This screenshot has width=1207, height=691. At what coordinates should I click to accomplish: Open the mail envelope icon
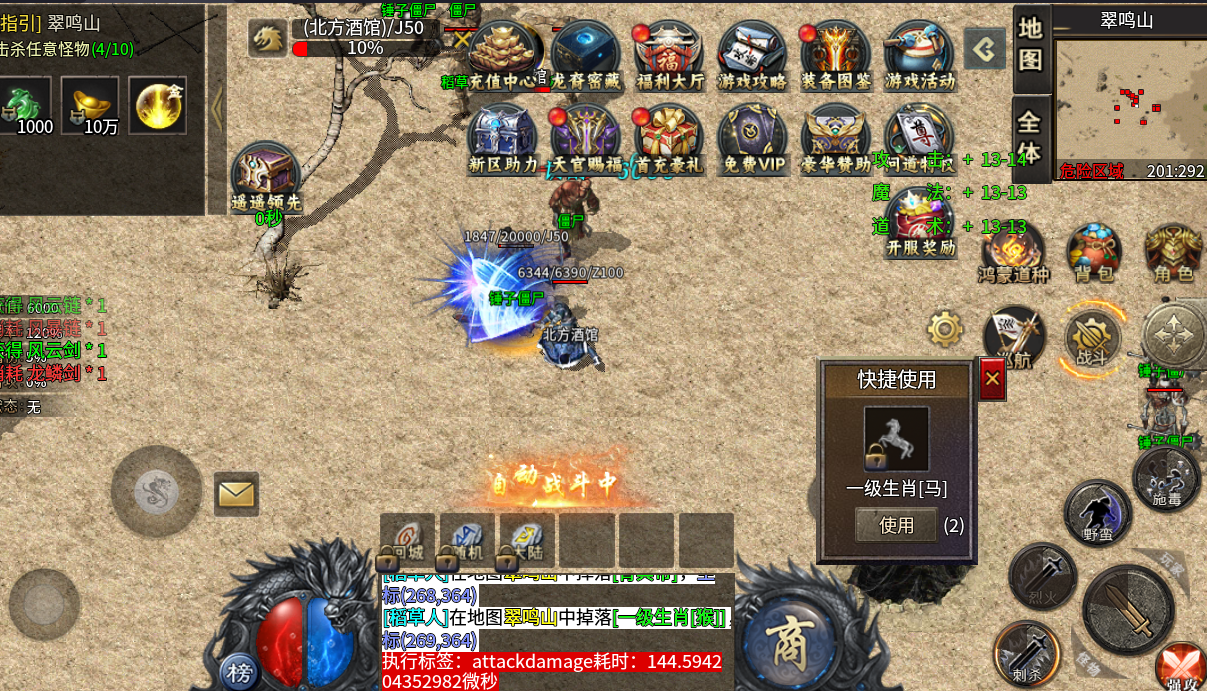(236, 493)
